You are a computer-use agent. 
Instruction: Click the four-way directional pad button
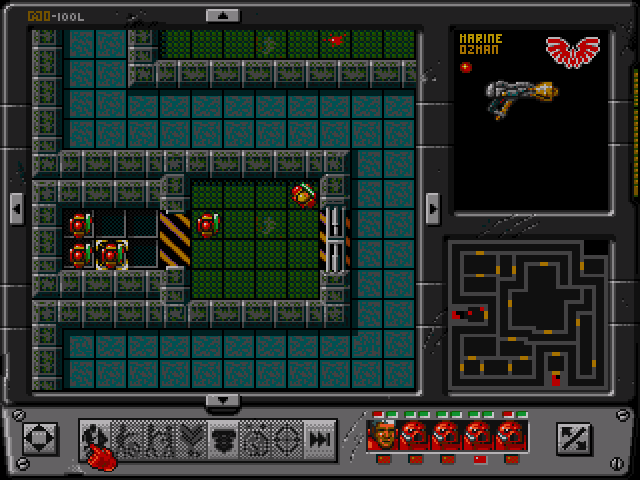(x=40, y=438)
